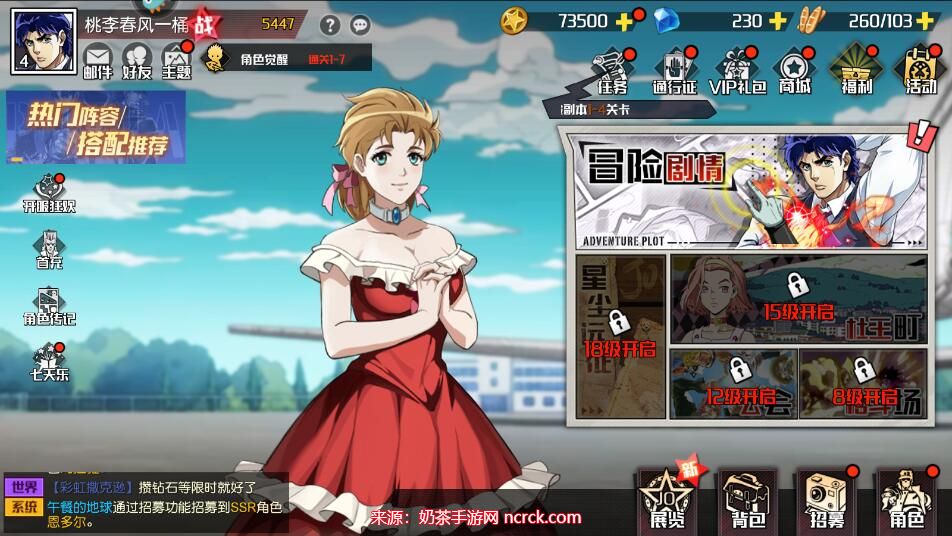This screenshot has width=952, height=536.
Task: Open the 主题 theme menu
Action: (x=176, y=60)
